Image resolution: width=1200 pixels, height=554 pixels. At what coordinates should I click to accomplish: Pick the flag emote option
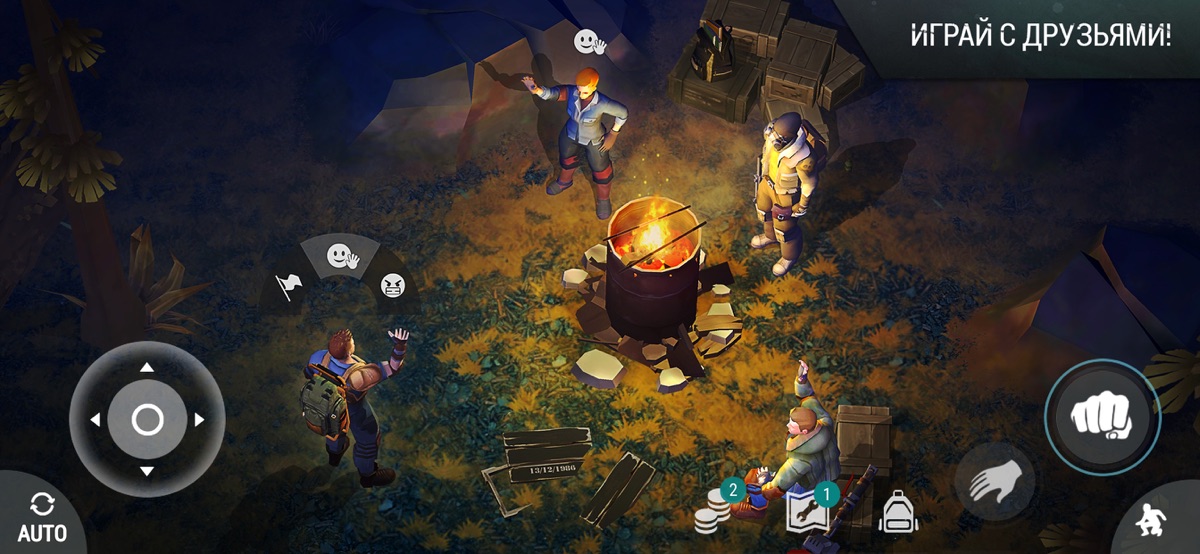click(x=289, y=288)
